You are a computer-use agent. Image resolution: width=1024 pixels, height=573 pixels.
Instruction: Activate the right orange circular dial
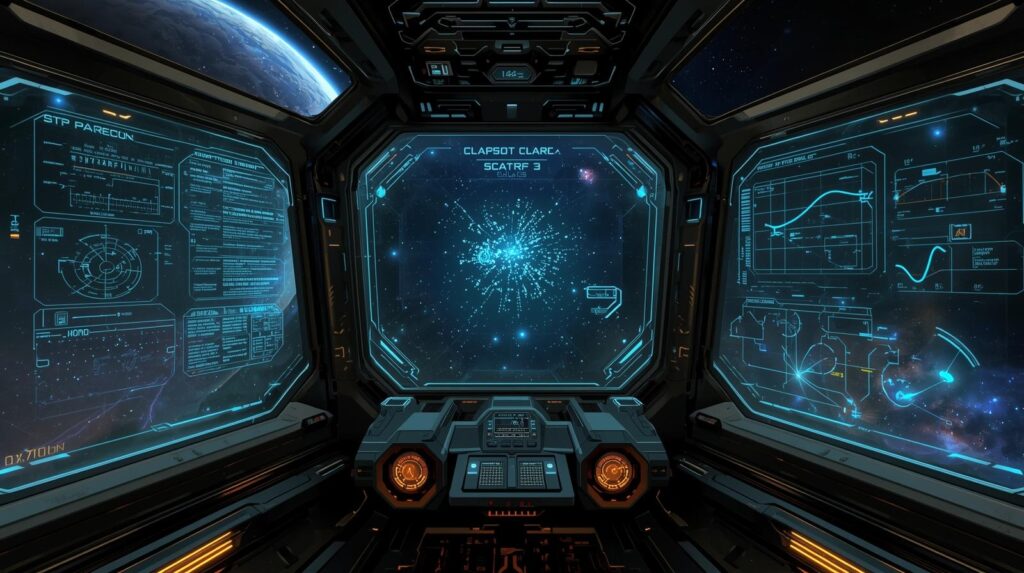(x=613, y=471)
